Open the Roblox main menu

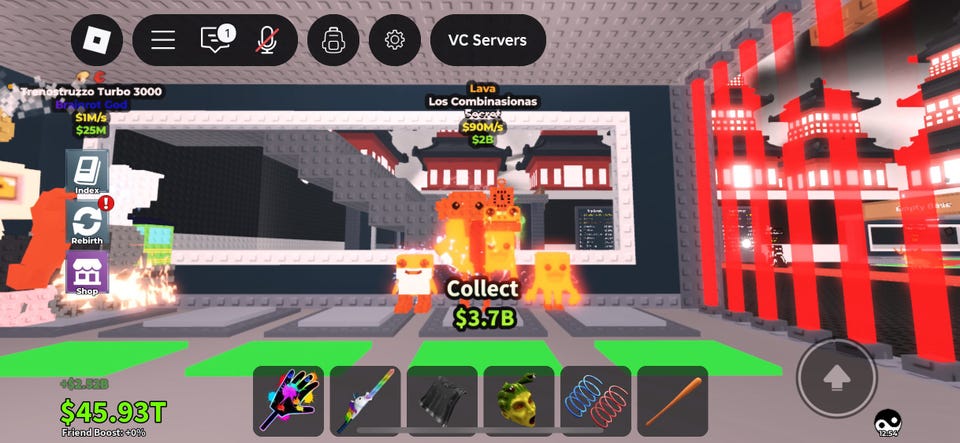coord(97,40)
